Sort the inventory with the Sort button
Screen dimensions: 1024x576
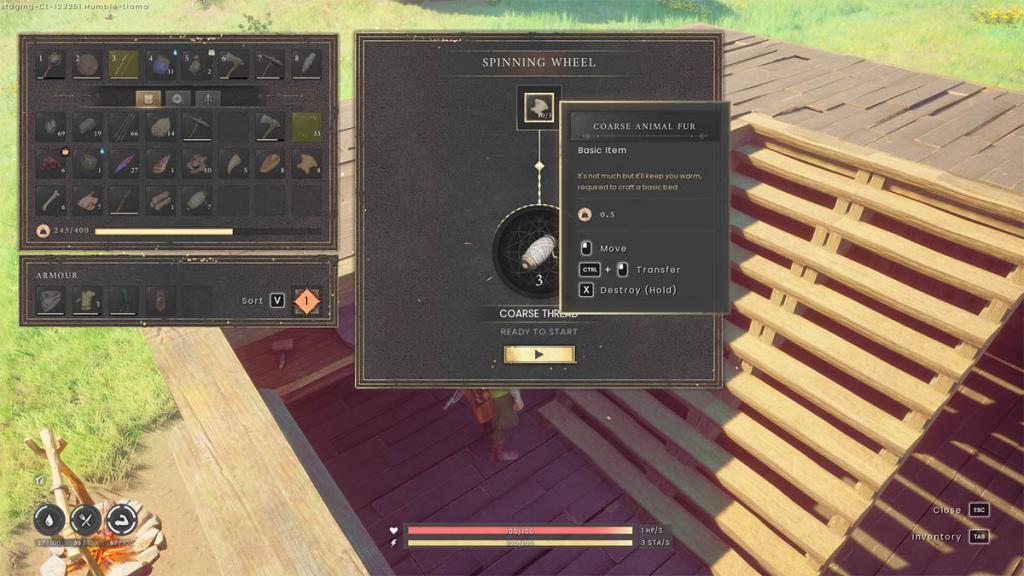tap(277, 300)
